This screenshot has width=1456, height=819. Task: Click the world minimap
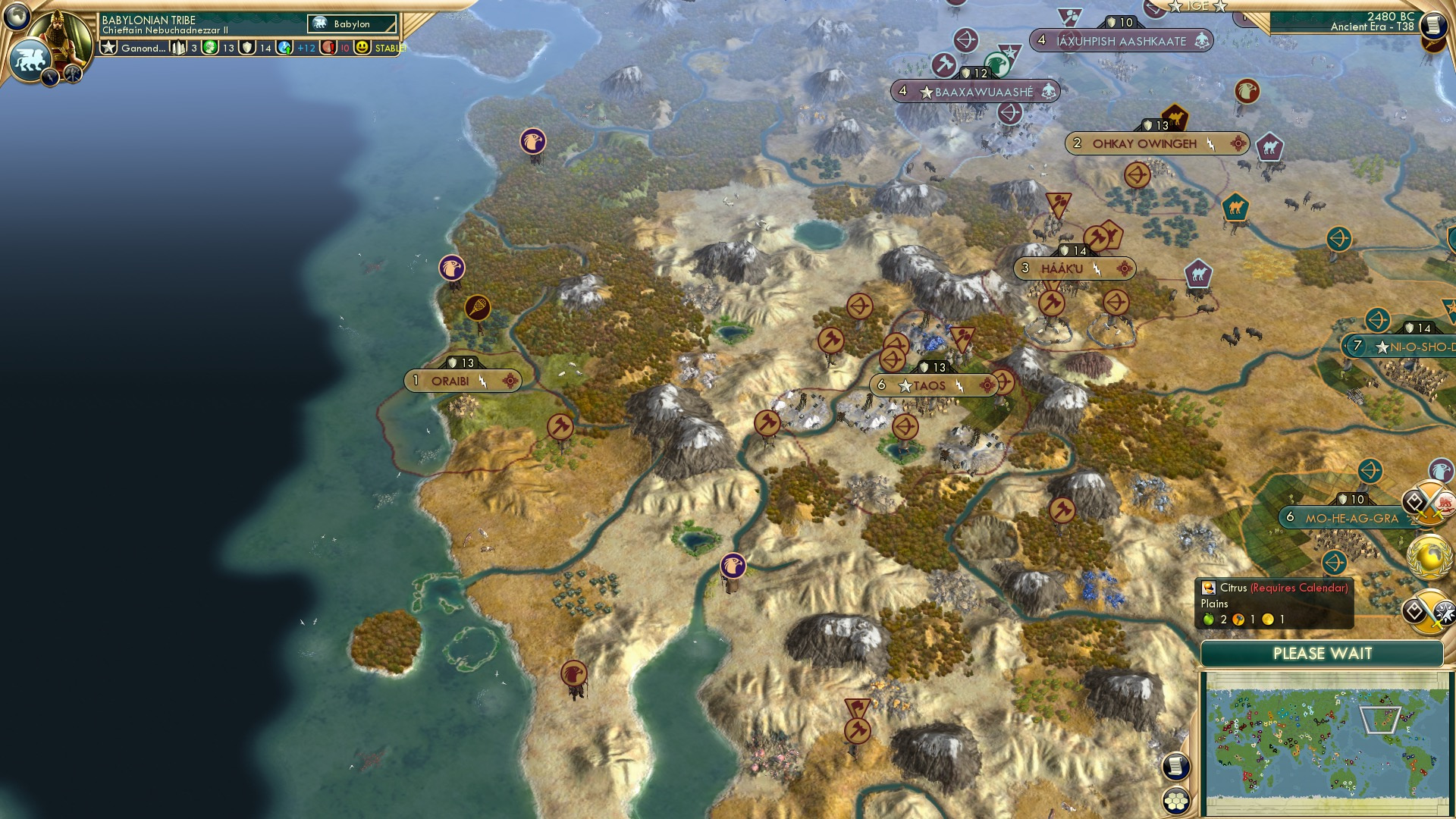1326,742
